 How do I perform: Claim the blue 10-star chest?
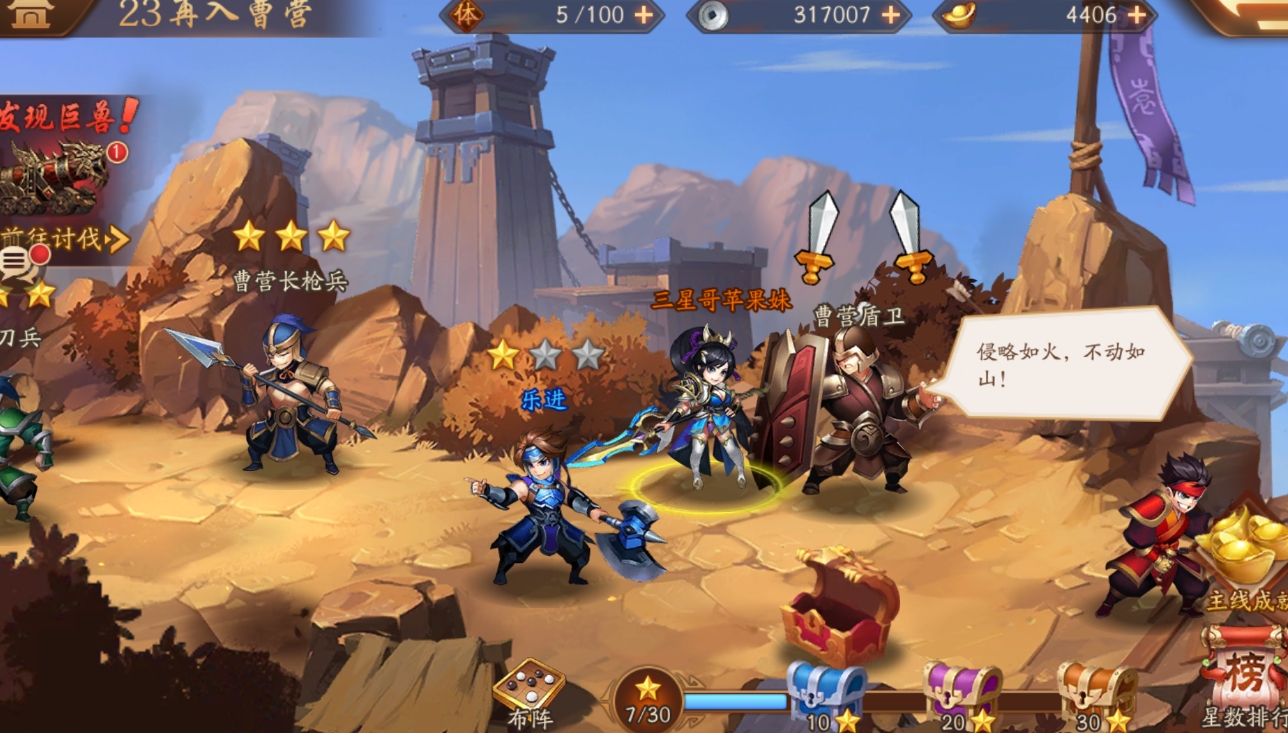coord(824,692)
